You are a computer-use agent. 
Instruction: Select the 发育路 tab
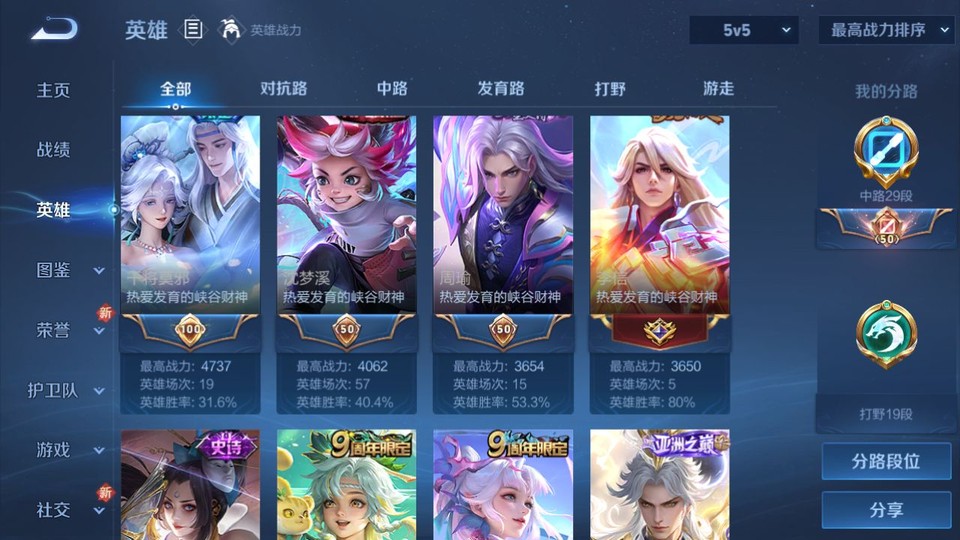point(501,88)
